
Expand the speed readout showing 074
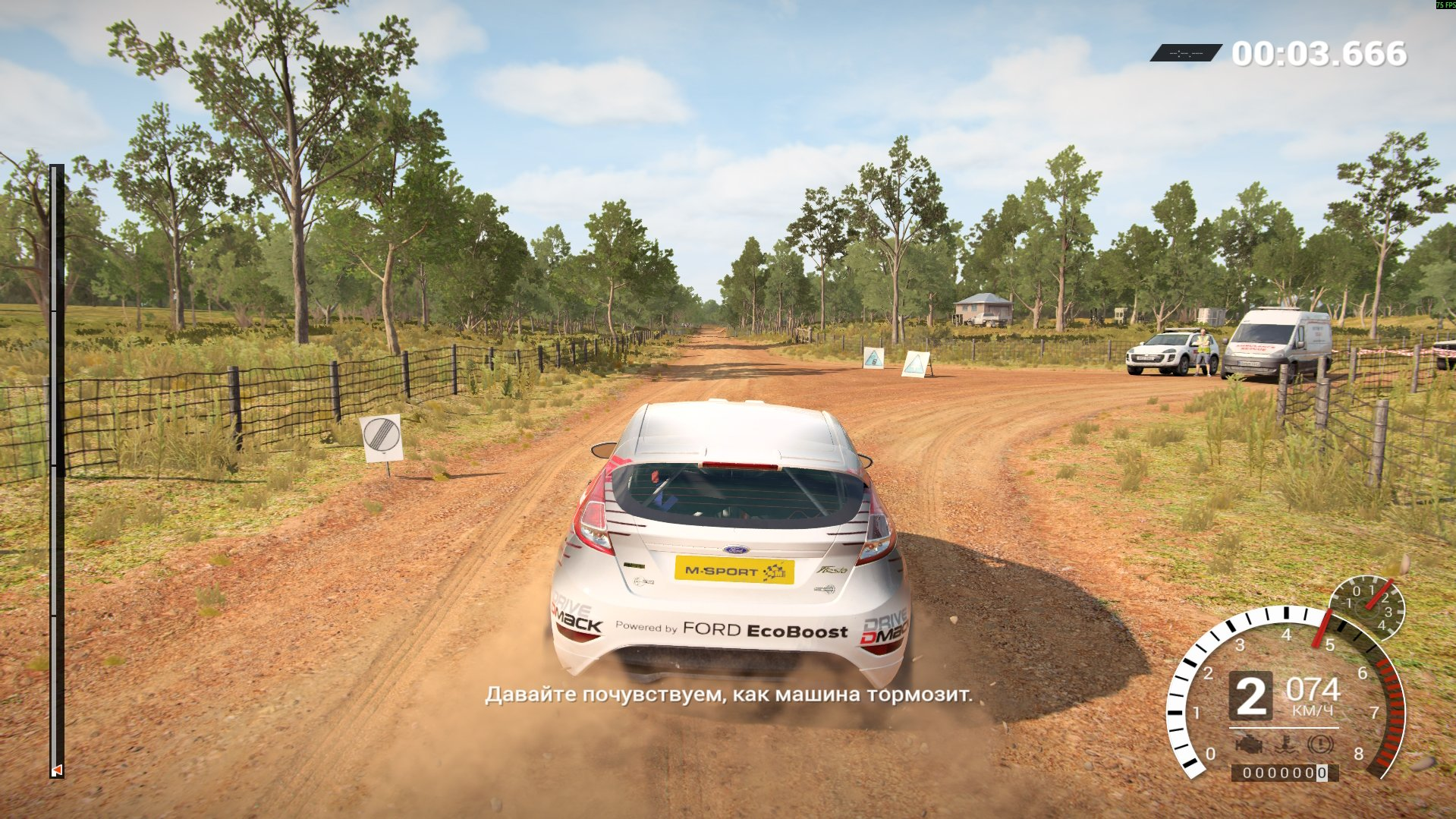point(1313,690)
